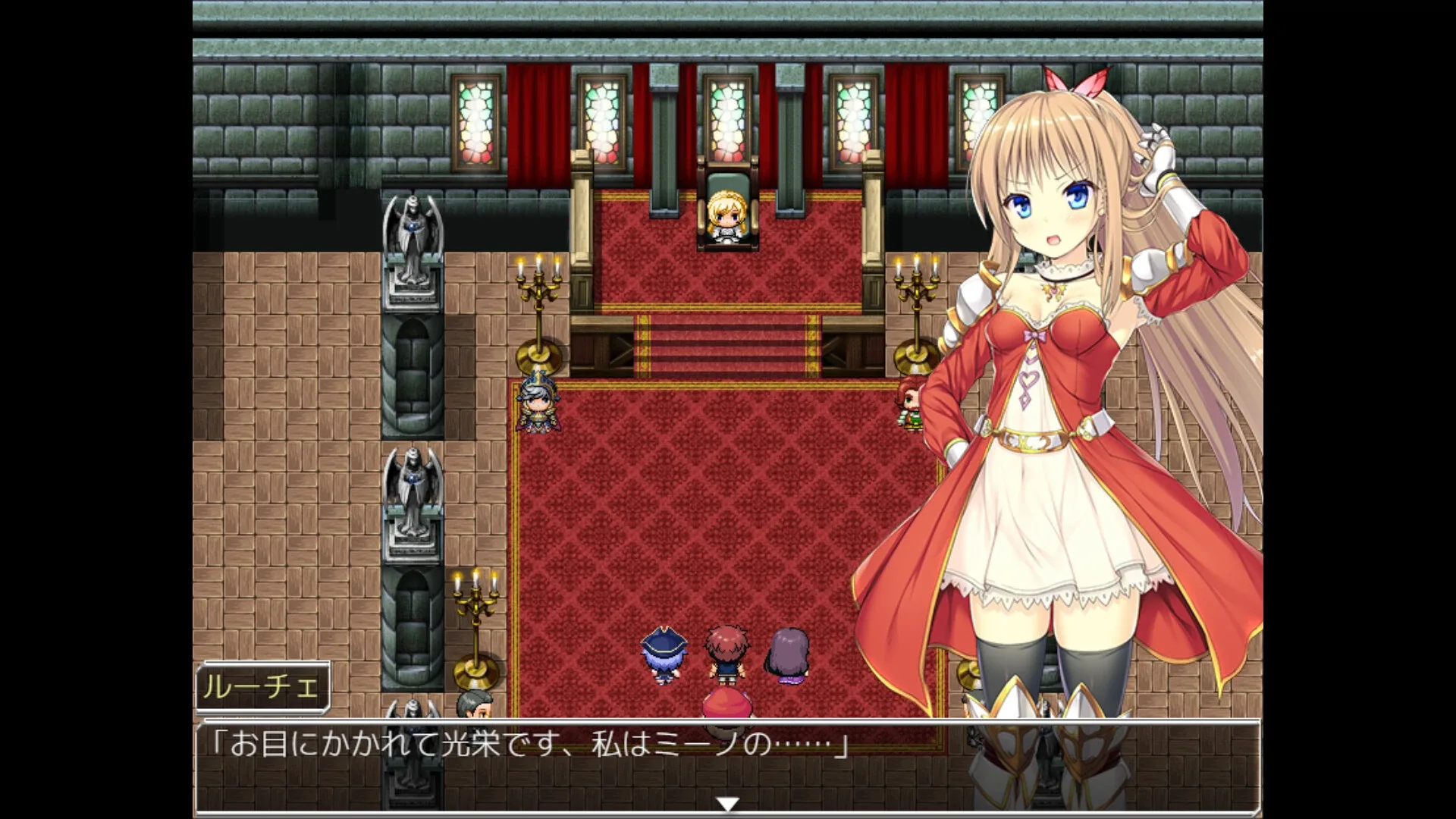Screen dimensions: 1456x819
Task: Click the brown-haired hero sprite
Action: [x=726, y=652]
